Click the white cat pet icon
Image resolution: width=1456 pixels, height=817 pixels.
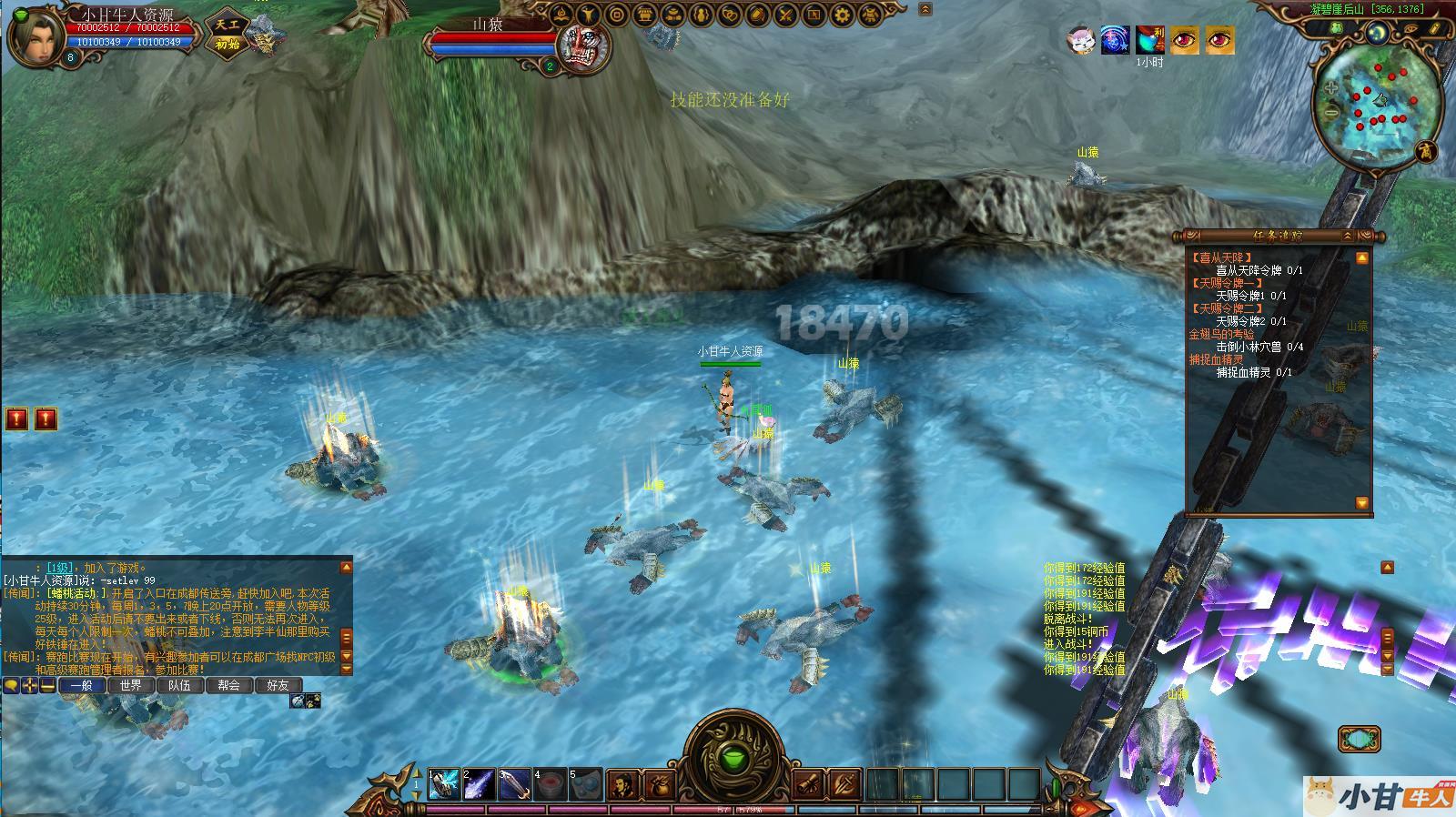pyautogui.click(x=1080, y=40)
